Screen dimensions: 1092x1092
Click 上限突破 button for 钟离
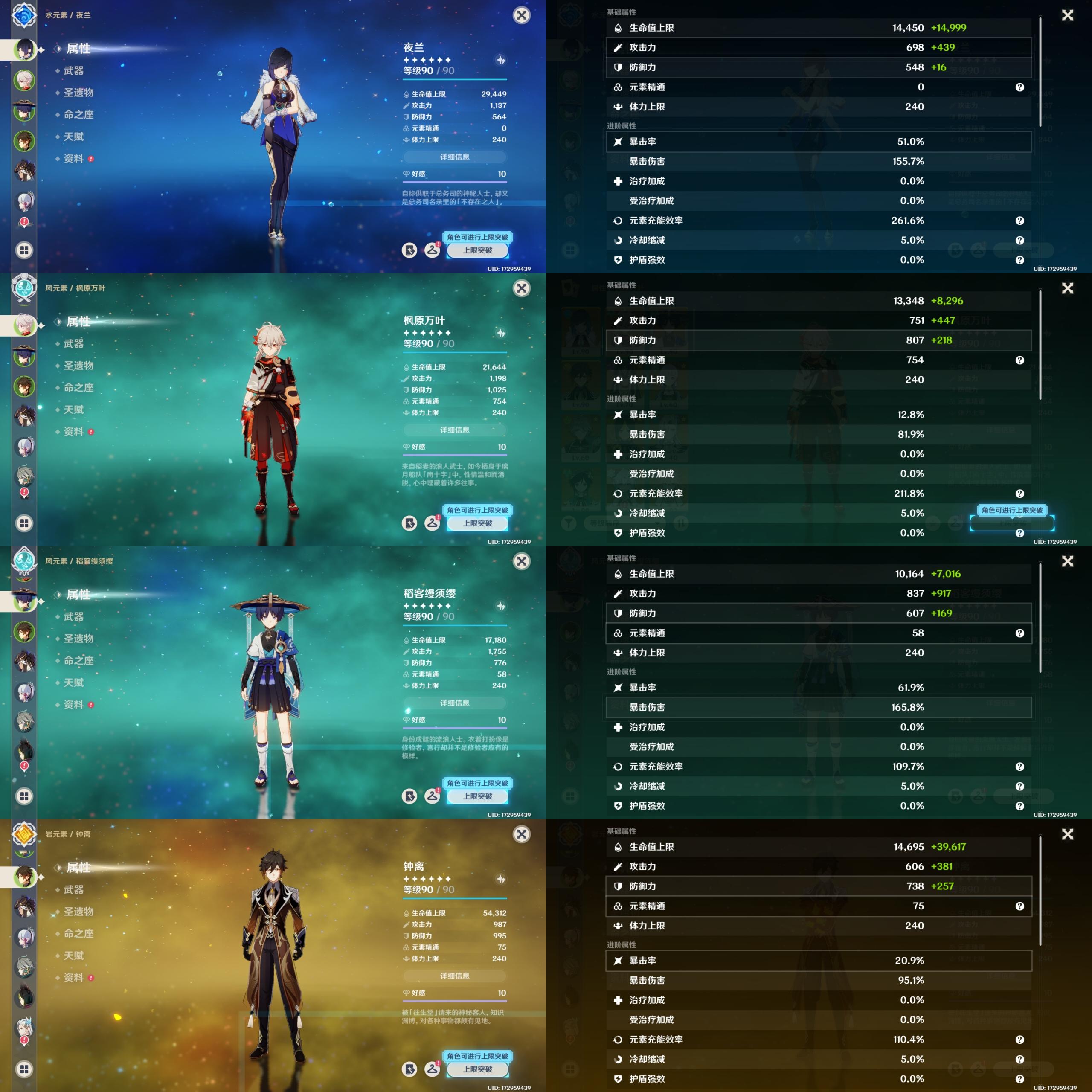pos(478,1069)
